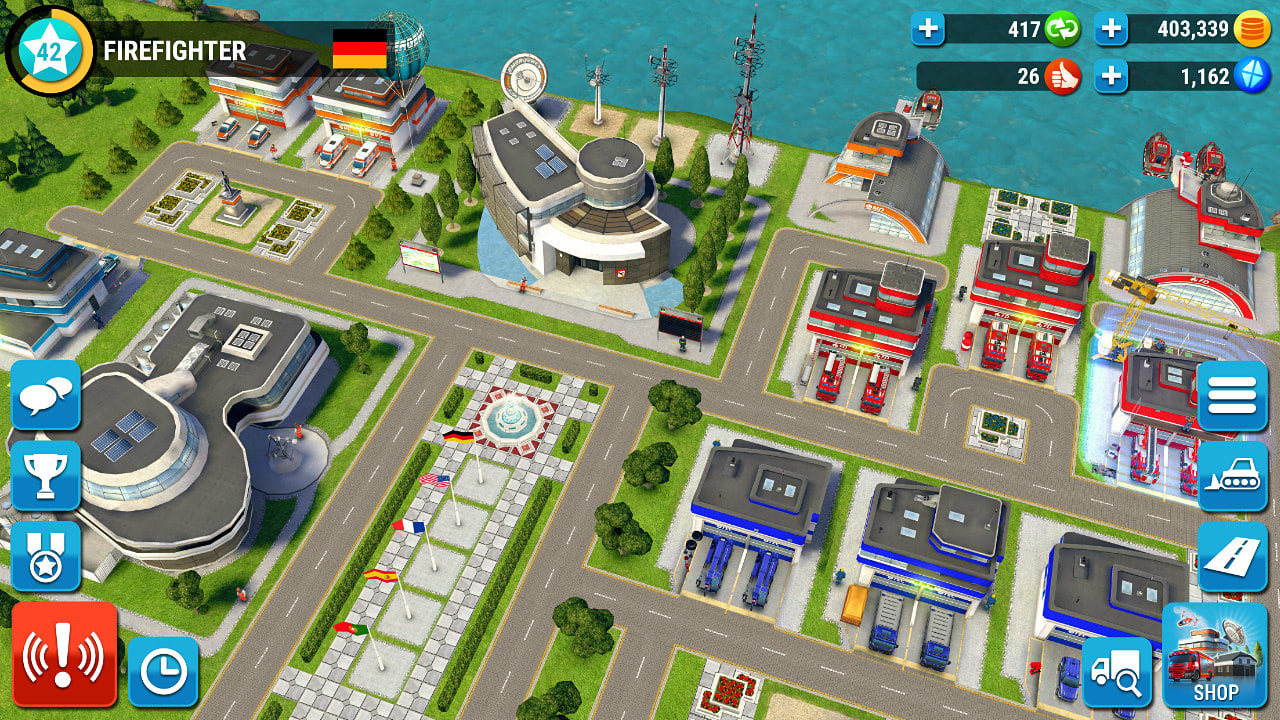Open the trophy leaderboard
The height and width of the screenshot is (720, 1280).
[x=47, y=477]
